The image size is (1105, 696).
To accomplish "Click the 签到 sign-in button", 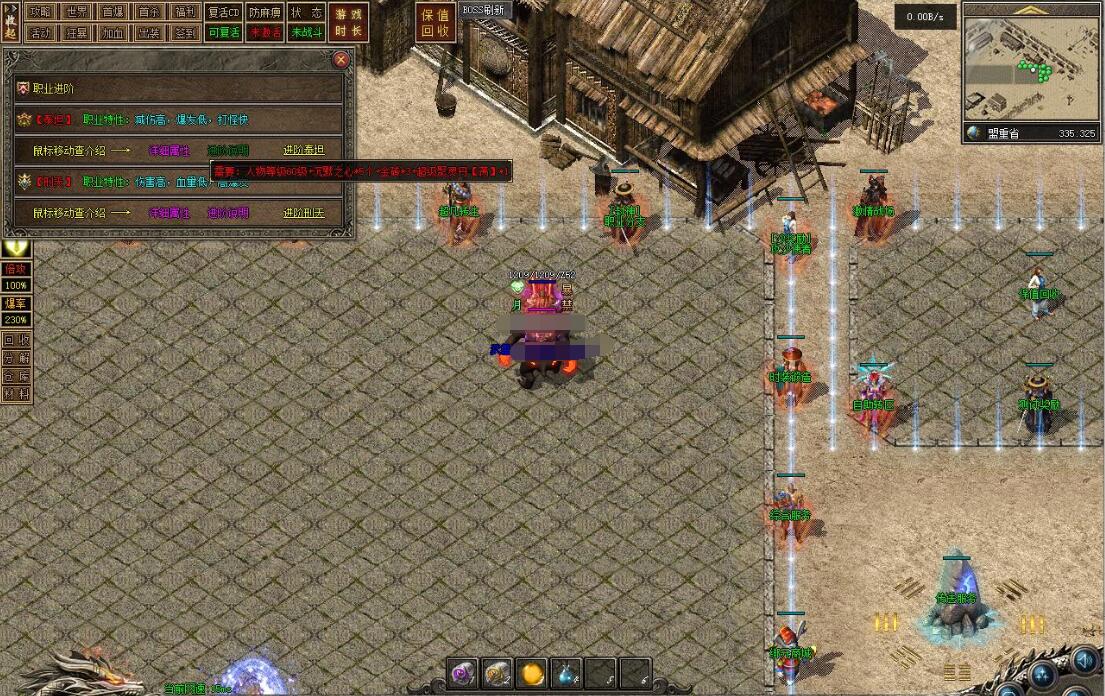I will tap(185, 32).
